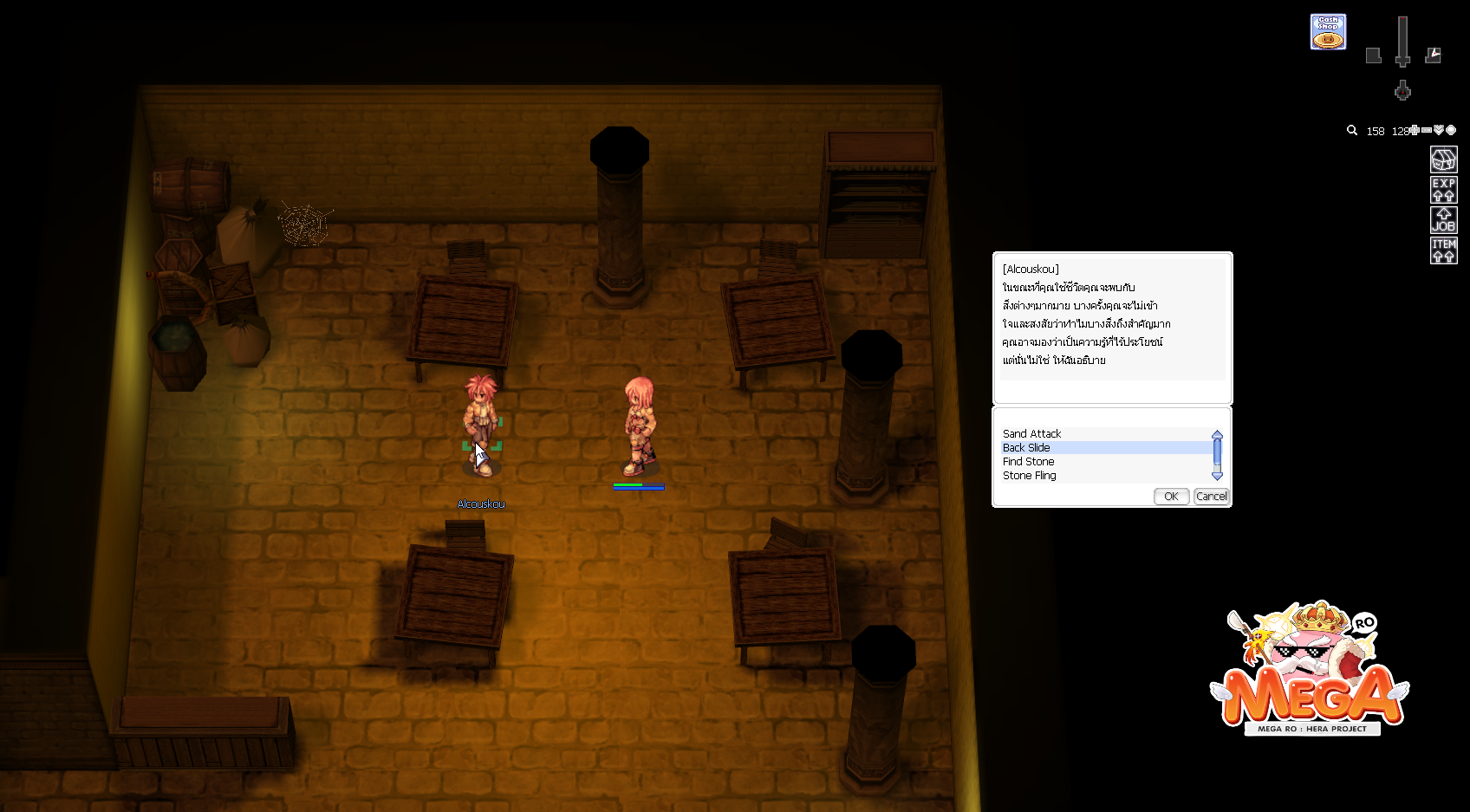The image size is (1470, 812).
Task: Select Back Slide in the skill list
Action: coord(1026,447)
